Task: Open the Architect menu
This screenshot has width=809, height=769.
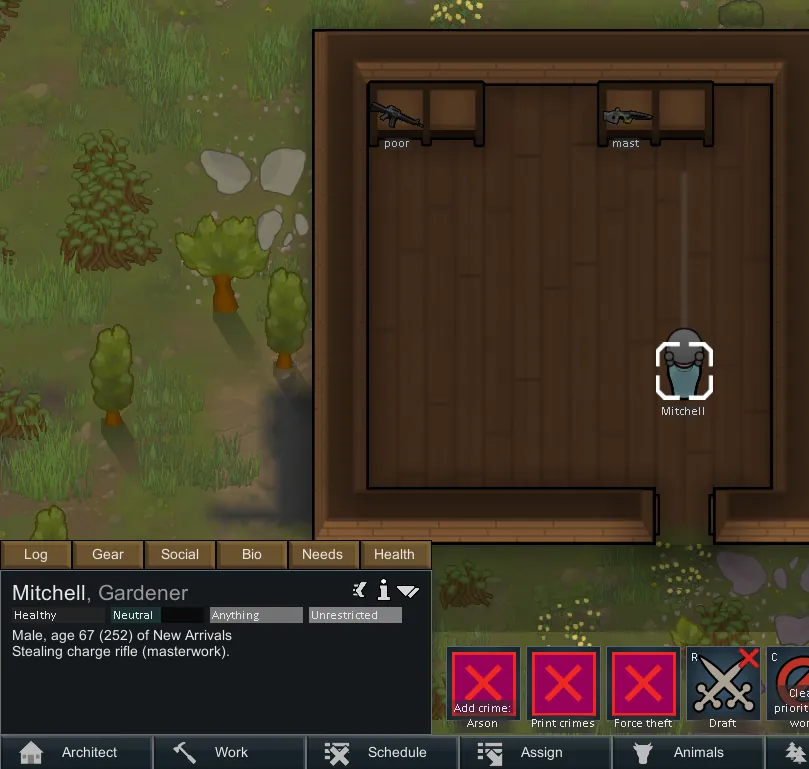Action: coord(76,752)
